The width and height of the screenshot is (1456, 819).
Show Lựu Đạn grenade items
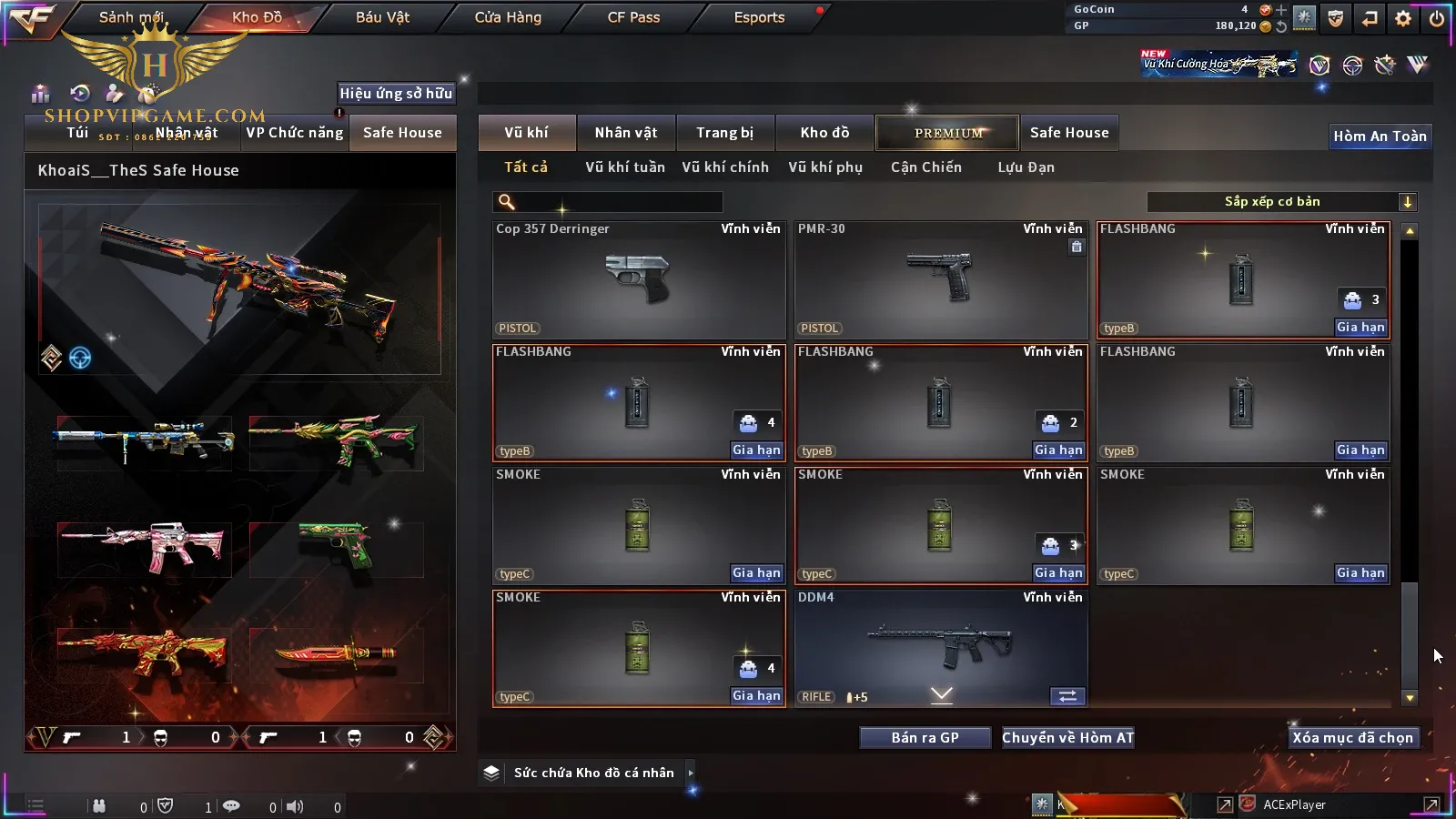[x=1026, y=167]
